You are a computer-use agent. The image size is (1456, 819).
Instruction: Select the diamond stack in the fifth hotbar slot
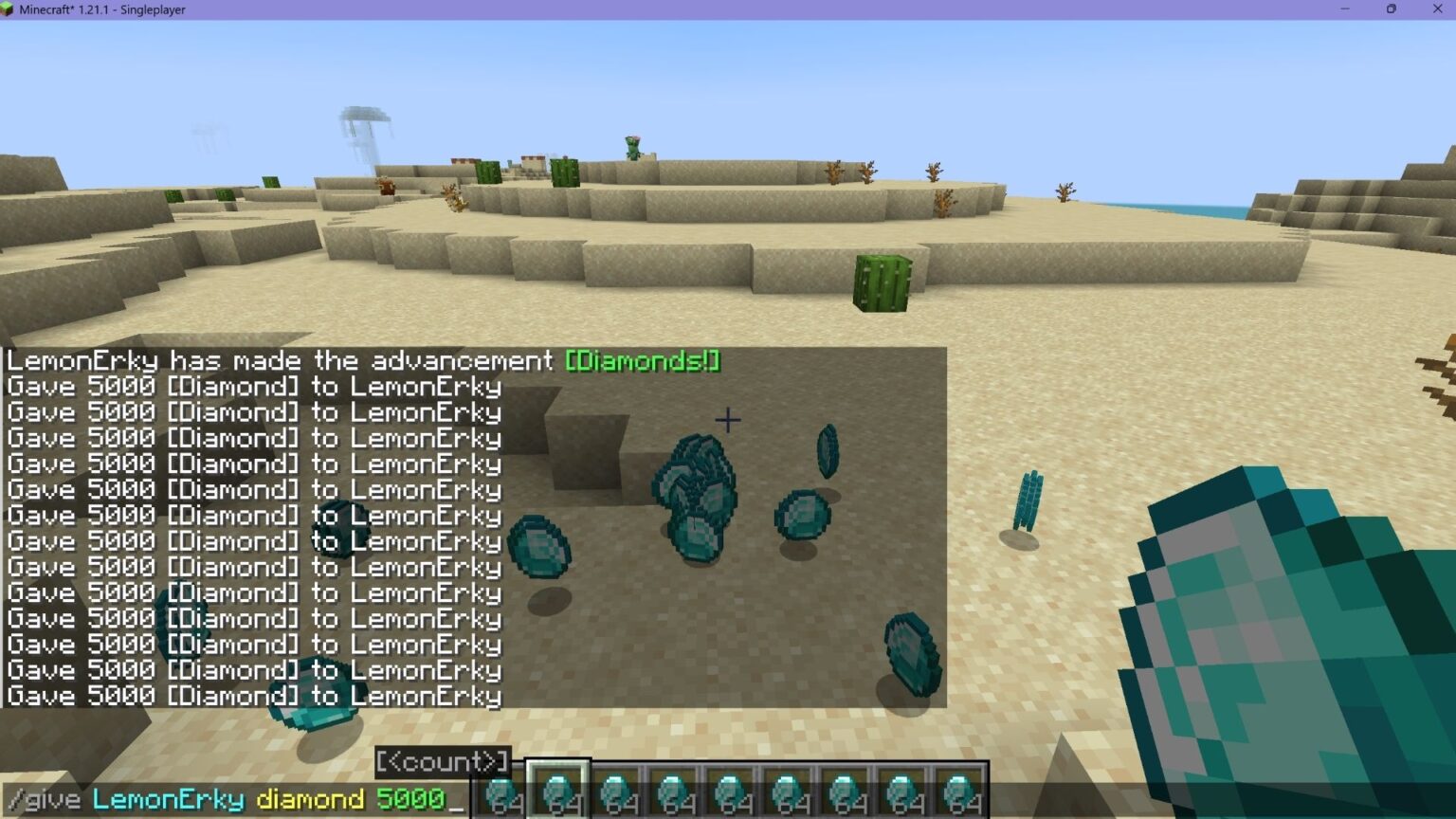click(728, 792)
